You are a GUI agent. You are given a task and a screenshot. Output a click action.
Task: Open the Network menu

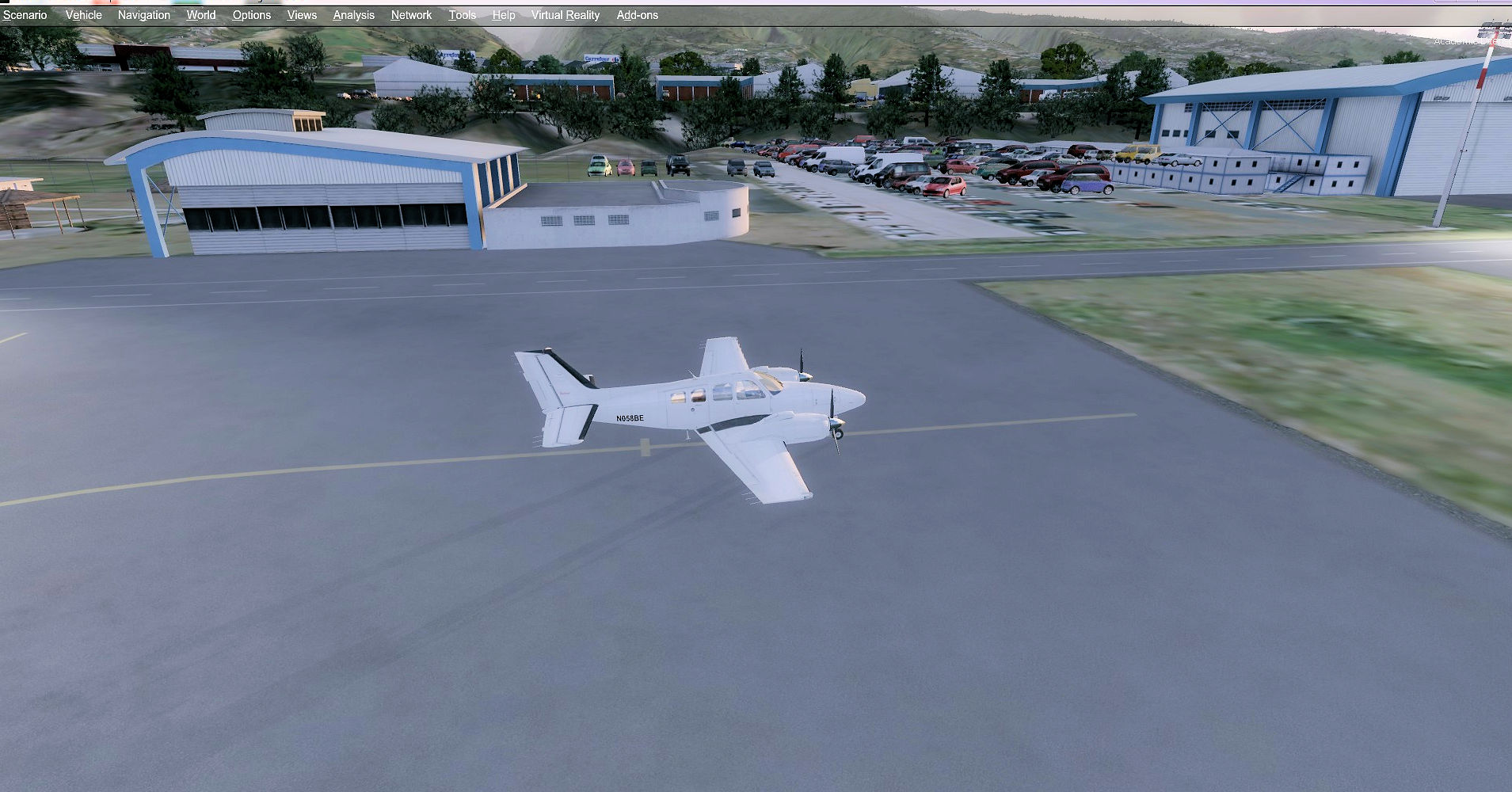tap(412, 15)
